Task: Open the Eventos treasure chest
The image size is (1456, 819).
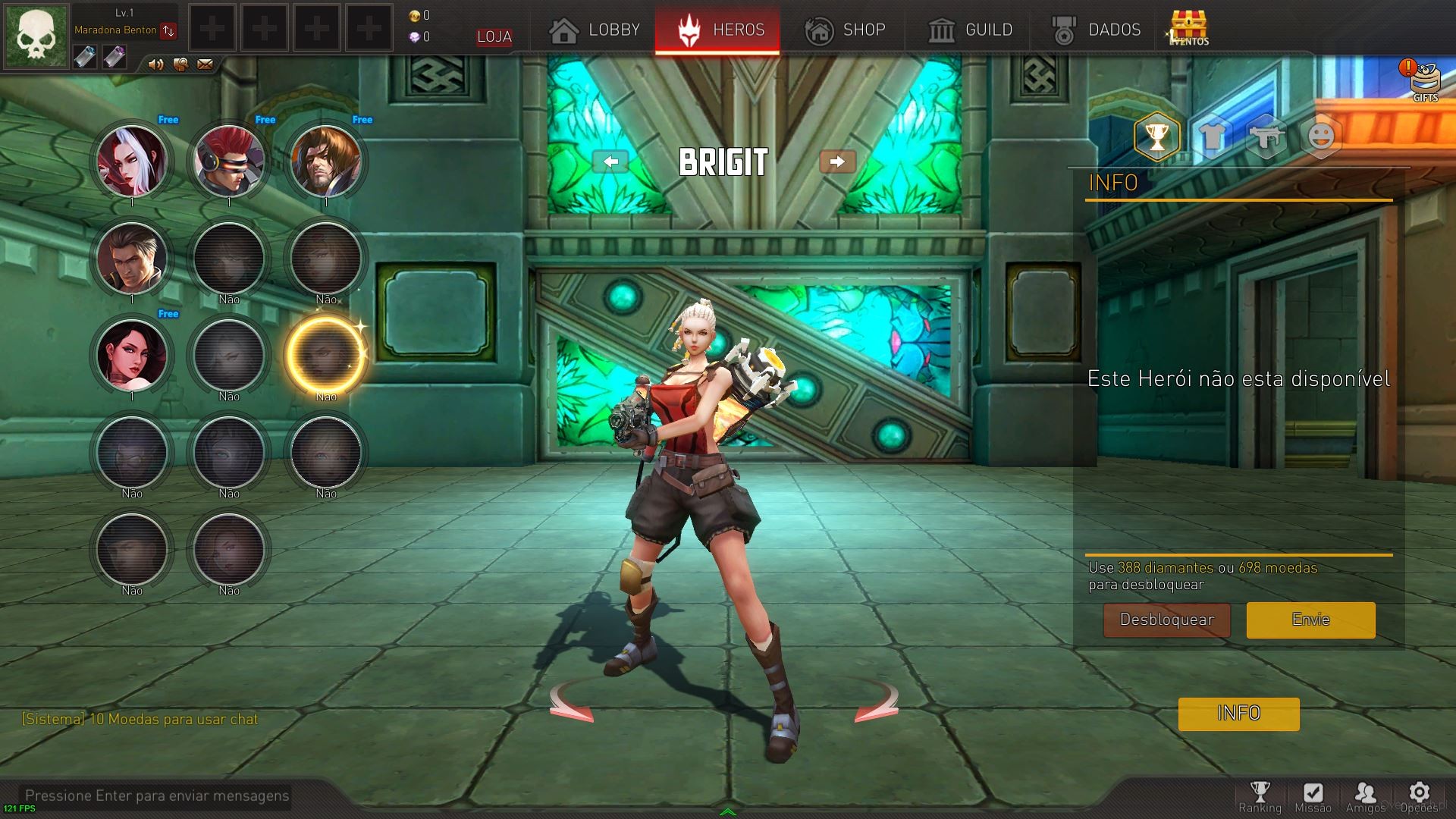Action: point(1188,29)
